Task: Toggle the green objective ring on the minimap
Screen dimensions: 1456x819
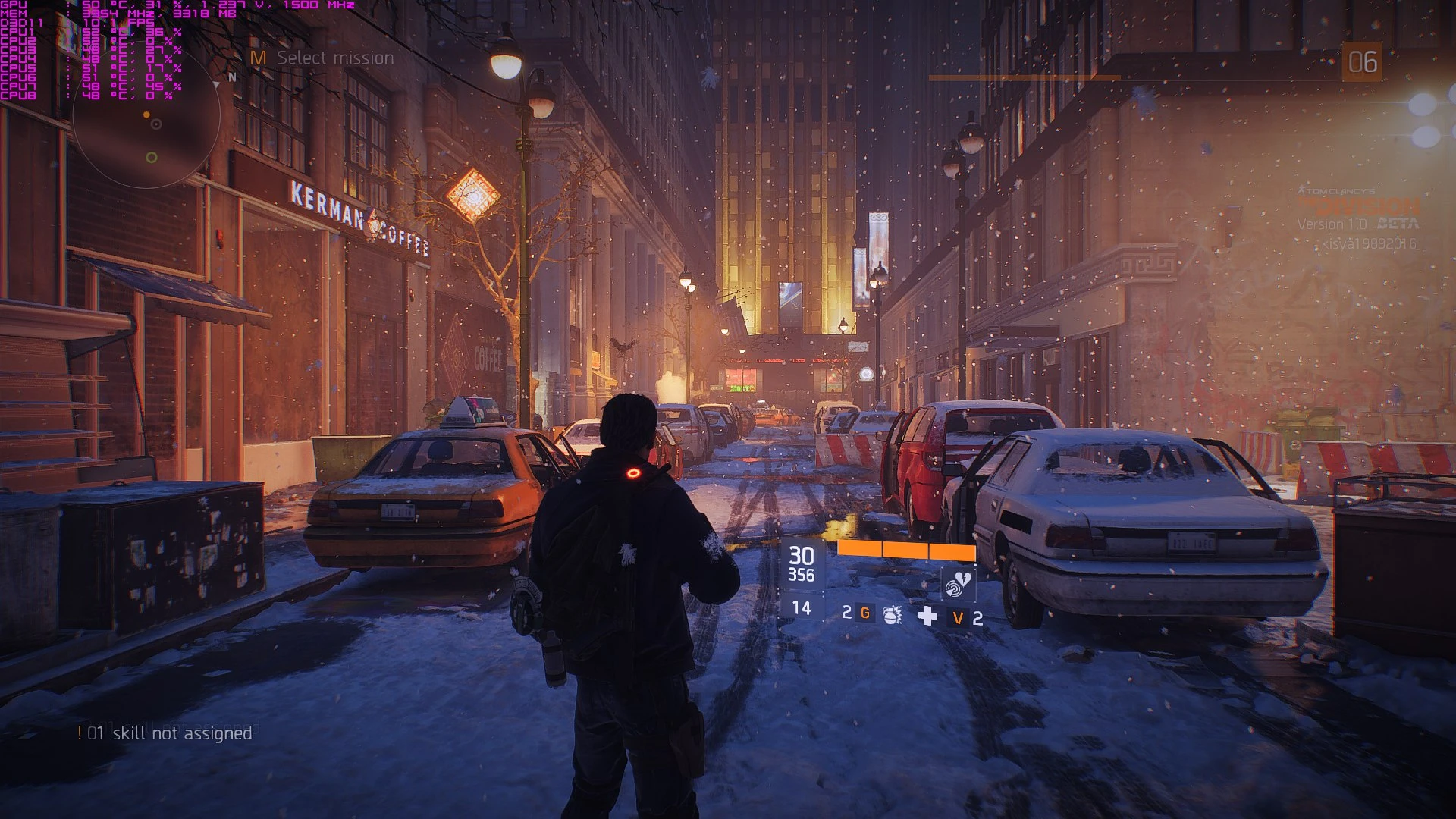Action: 152,158
